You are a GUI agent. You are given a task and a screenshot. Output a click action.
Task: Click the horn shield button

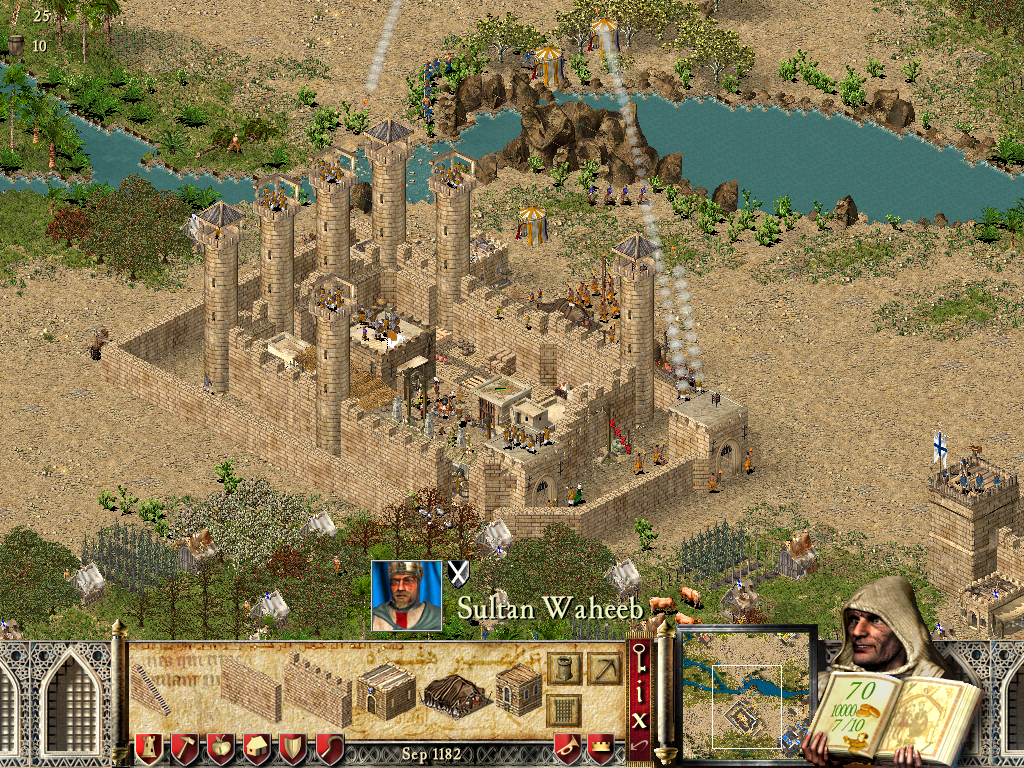point(568,747)
